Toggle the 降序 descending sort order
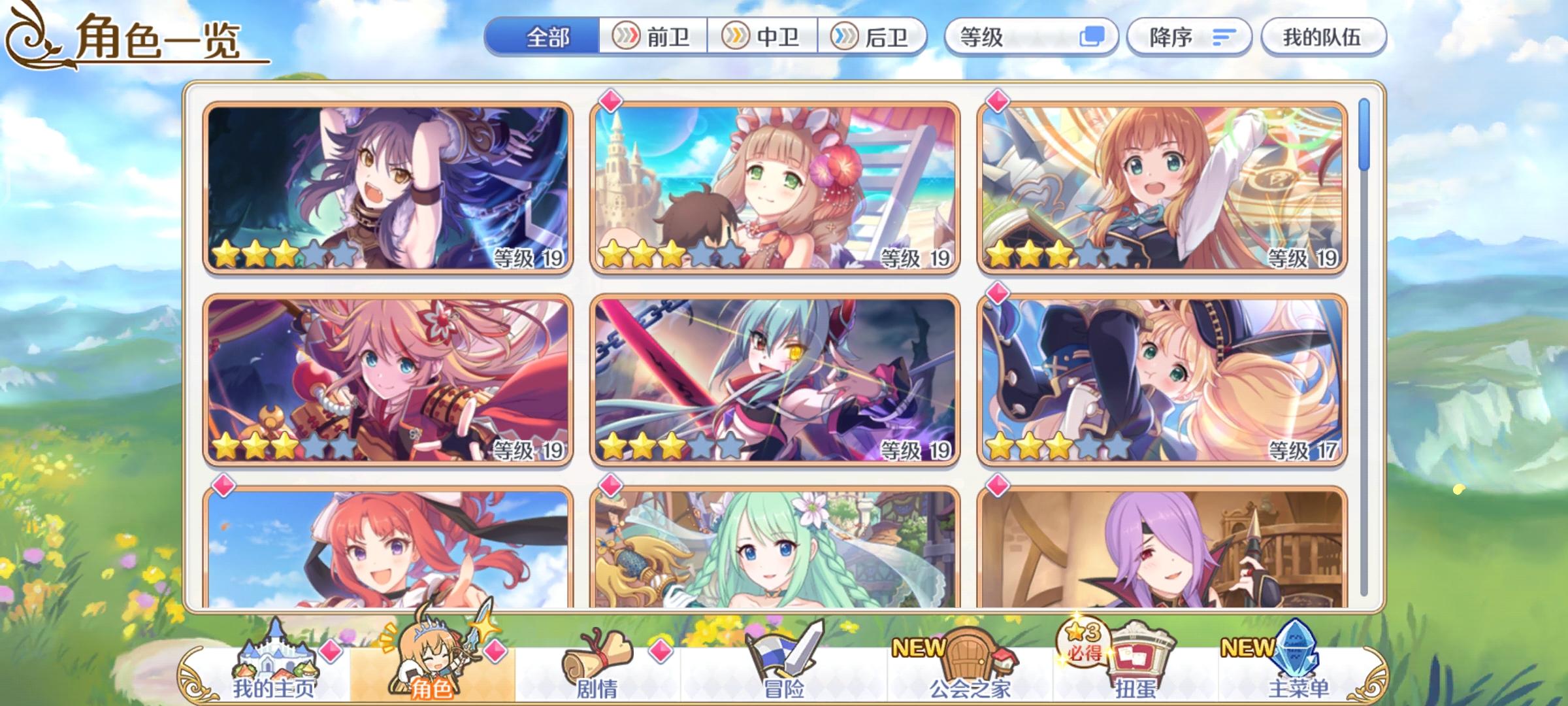 [x=1189, y=37]
